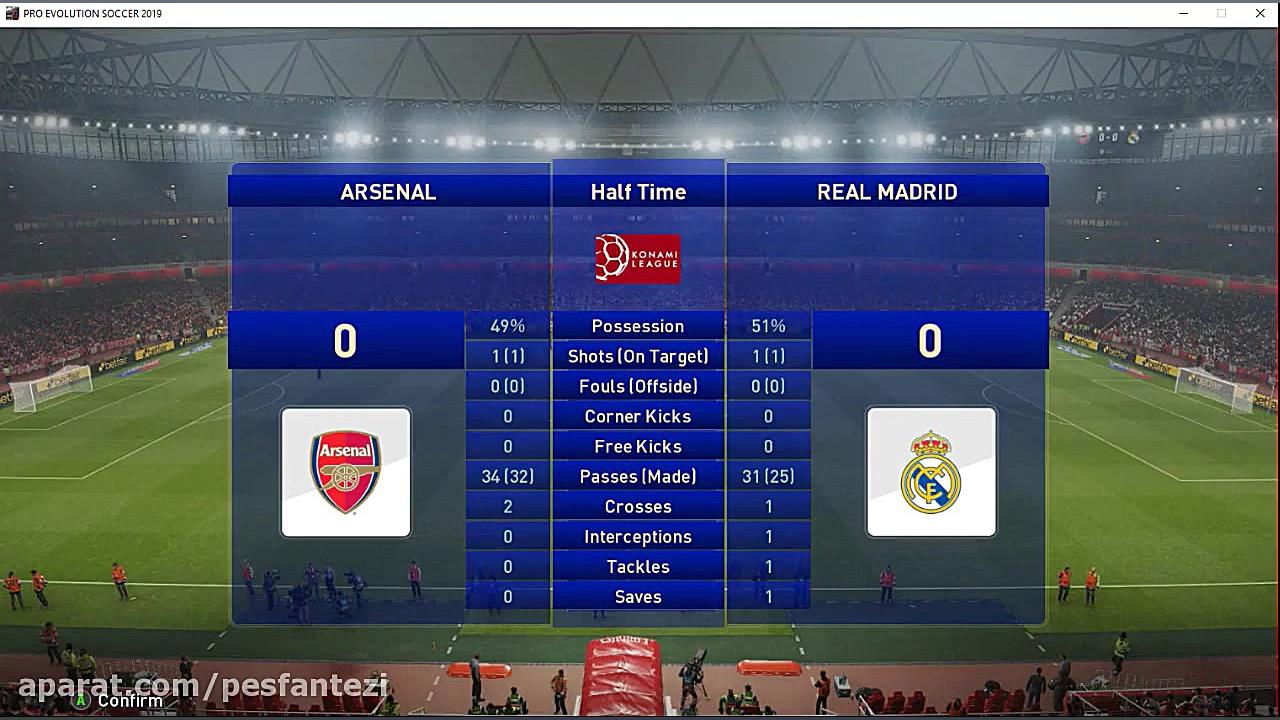The height and width of the screenshot is (720, 1280).
Task: Close the Pro Evolution Soccer 2019 window
Action: (x=1260, y=13)
